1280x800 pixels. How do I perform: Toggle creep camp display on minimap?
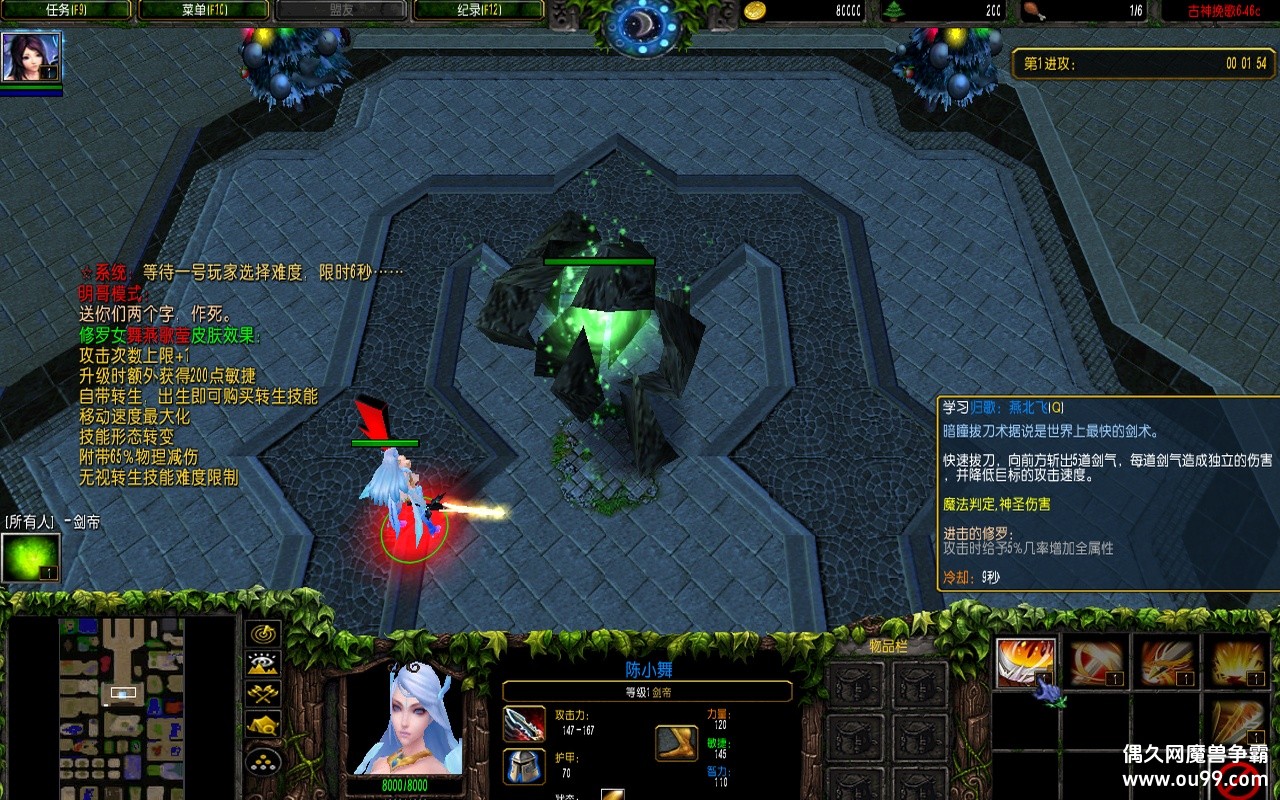pos(263,725)
